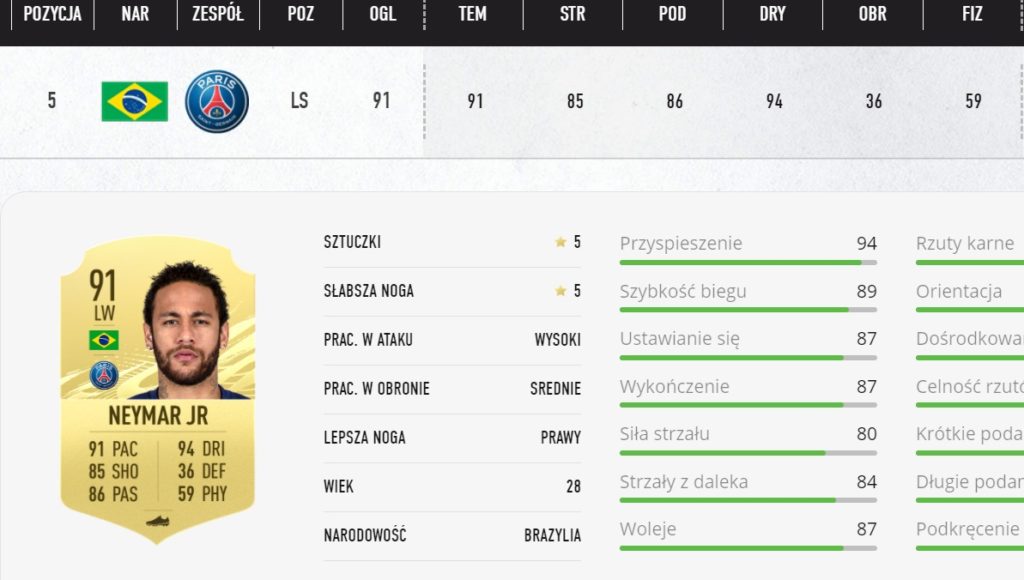Screen dimensions: 1024x580
Task: Sort by the POD column header
Action: point(672,14)
